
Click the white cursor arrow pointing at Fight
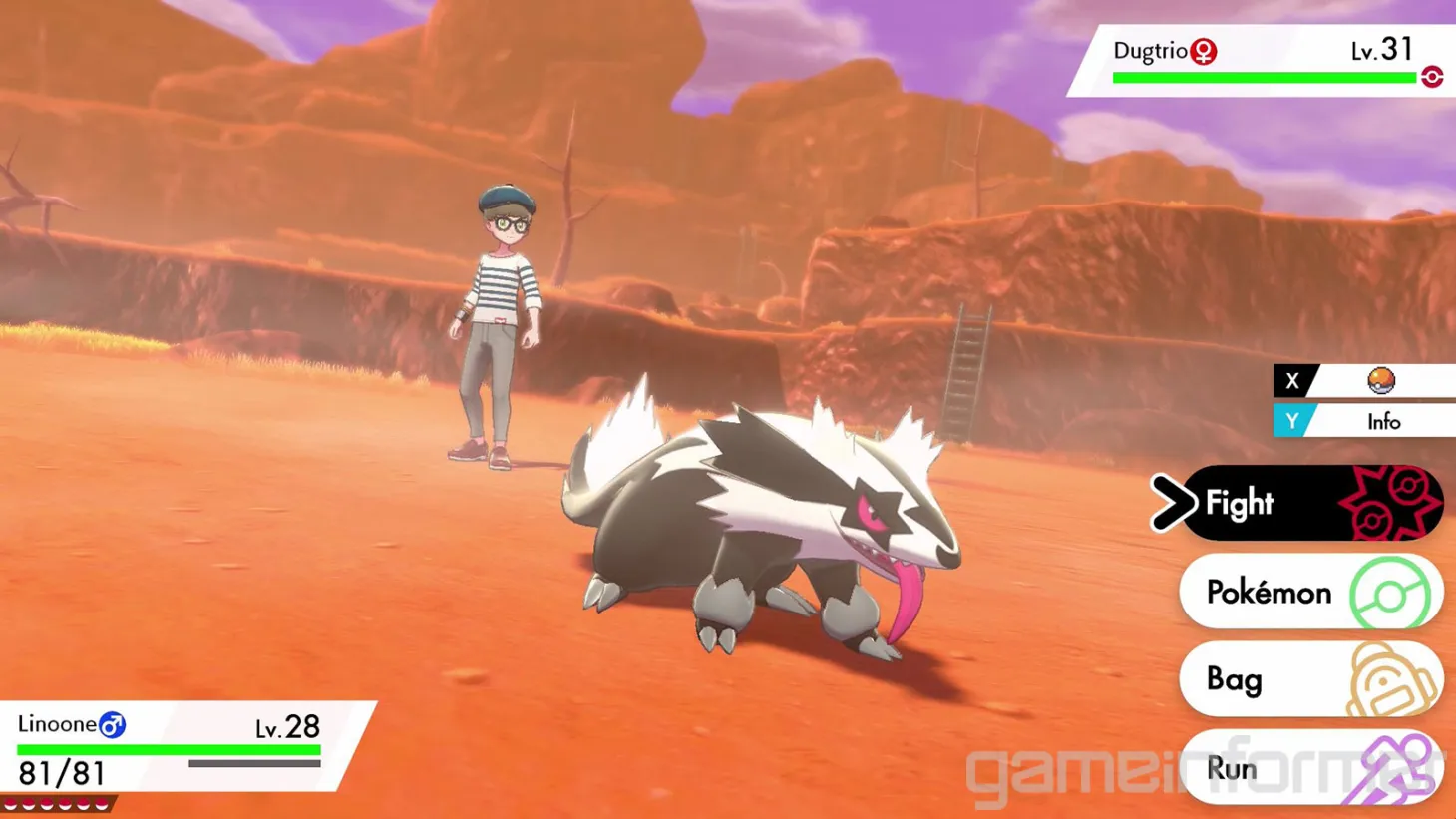coord(1174,503)
